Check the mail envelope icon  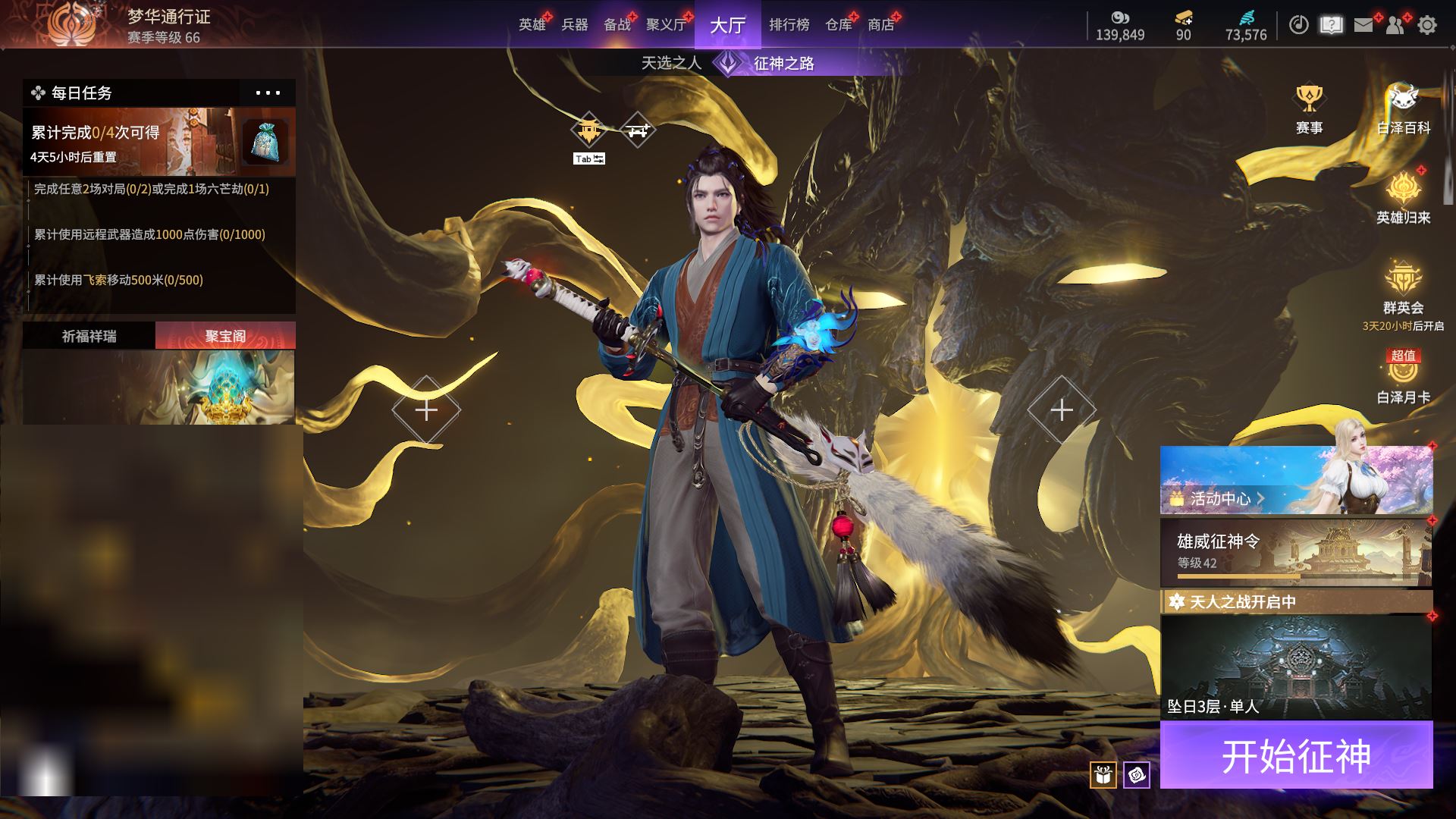(1363, 25)
